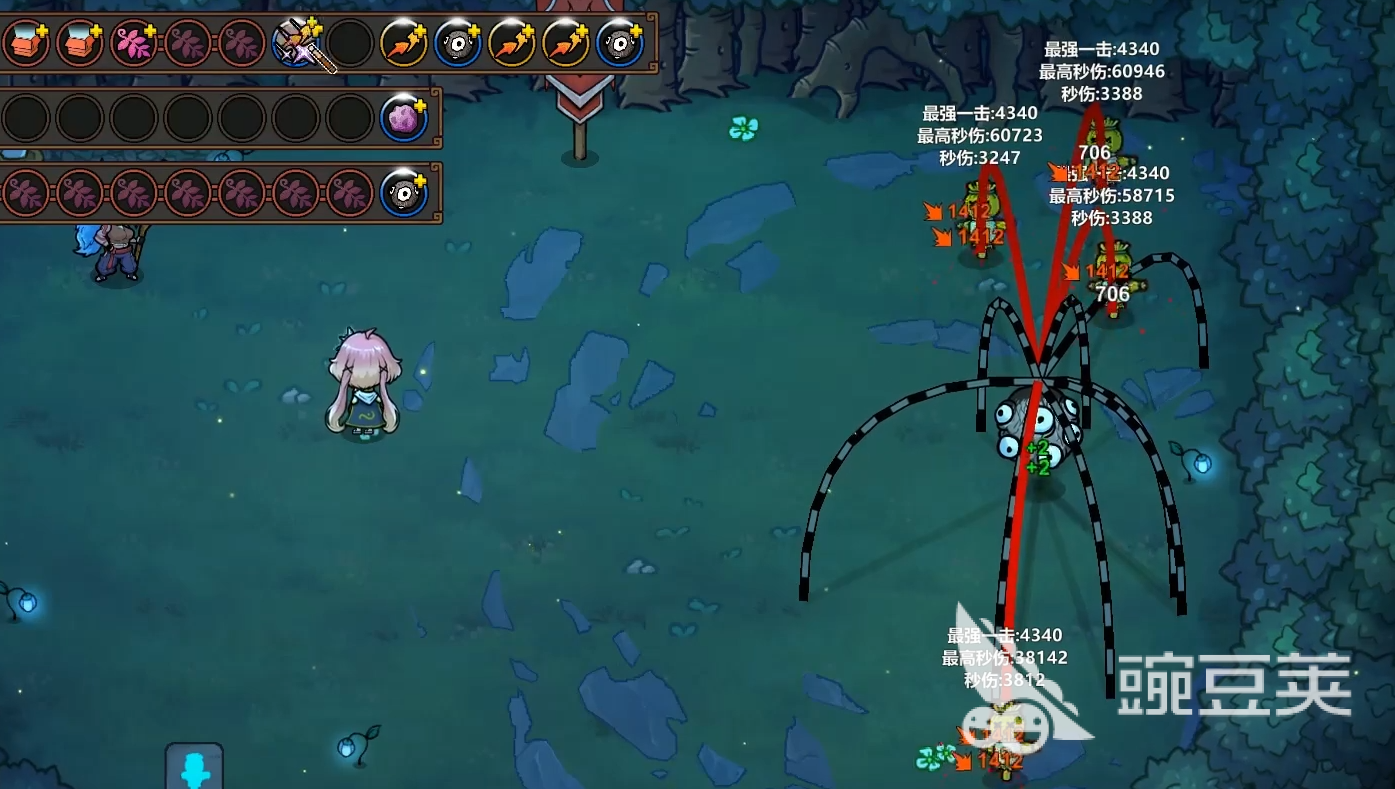The height and width of the screenshot is (789, 1395).
Task: Select the eyeball slot beneath the purple rock
Action: 404,194
